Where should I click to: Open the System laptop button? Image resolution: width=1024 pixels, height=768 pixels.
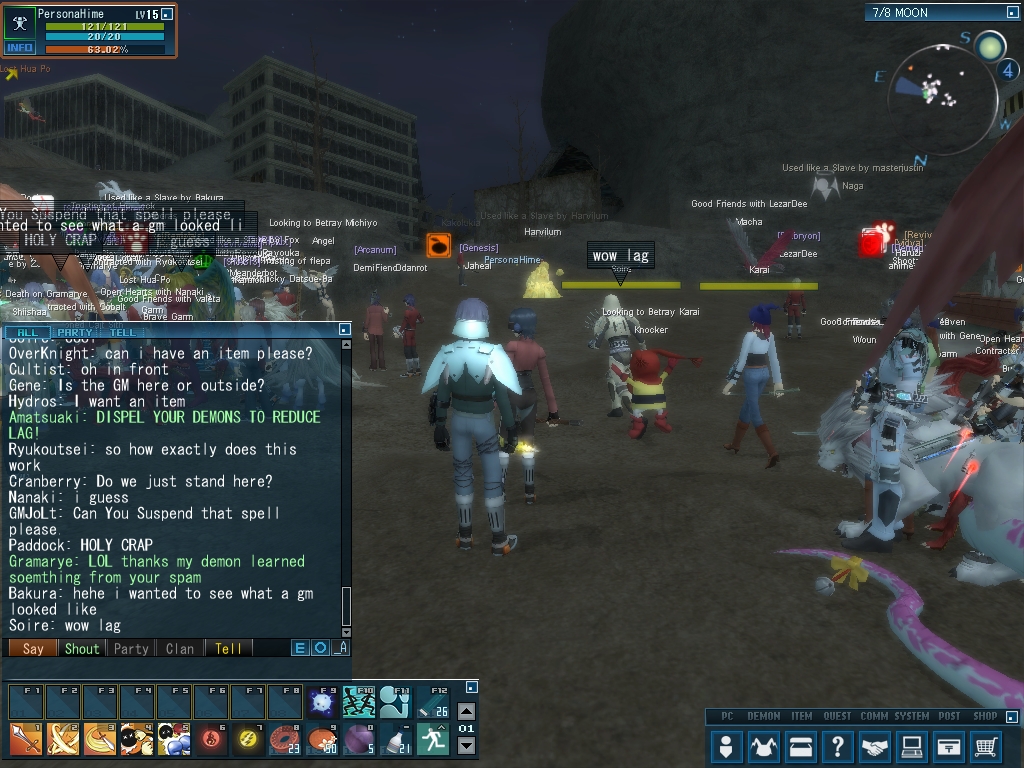[x=912, y=746]
